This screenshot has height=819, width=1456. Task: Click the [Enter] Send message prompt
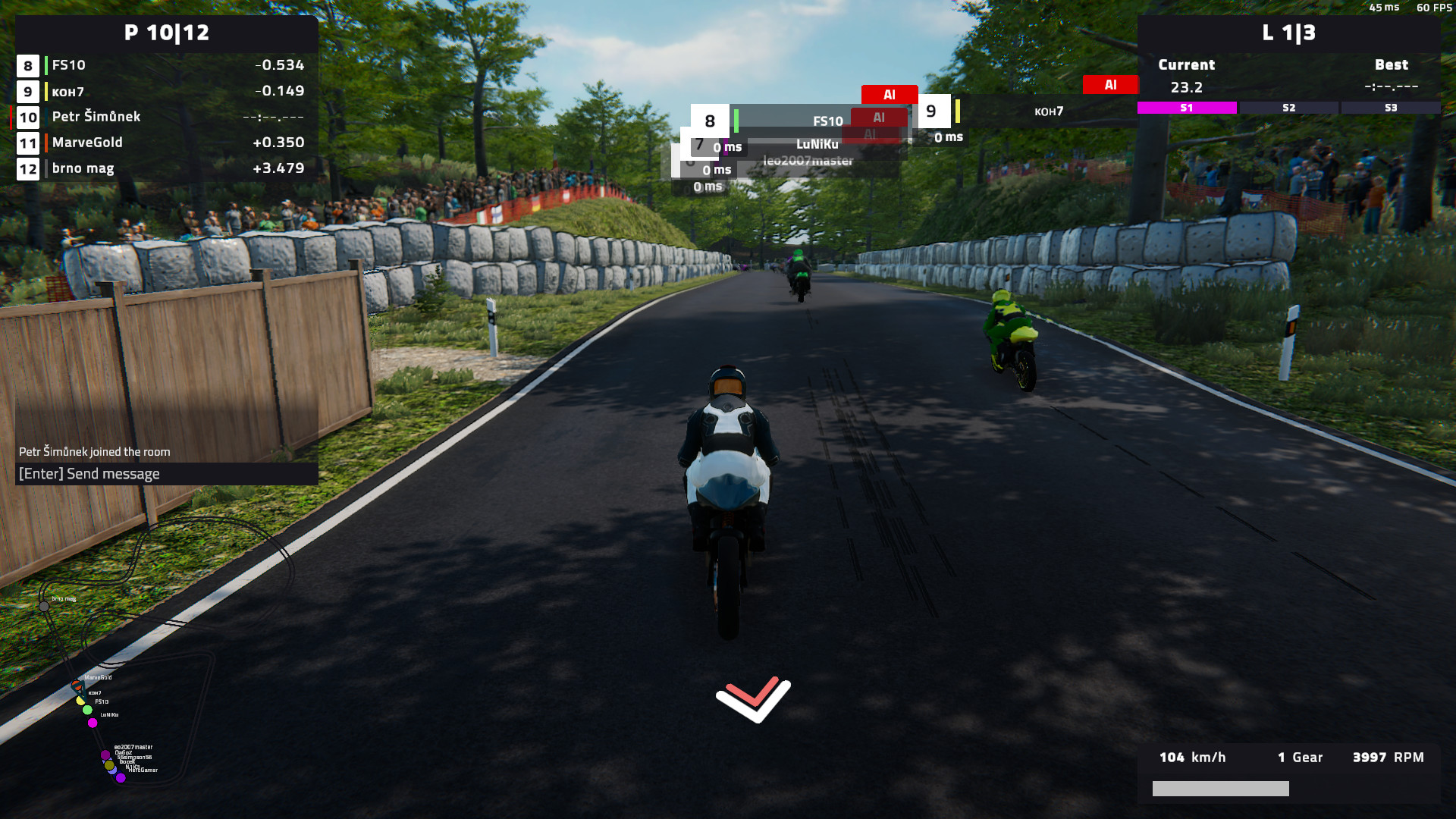(x=89, y=473)
